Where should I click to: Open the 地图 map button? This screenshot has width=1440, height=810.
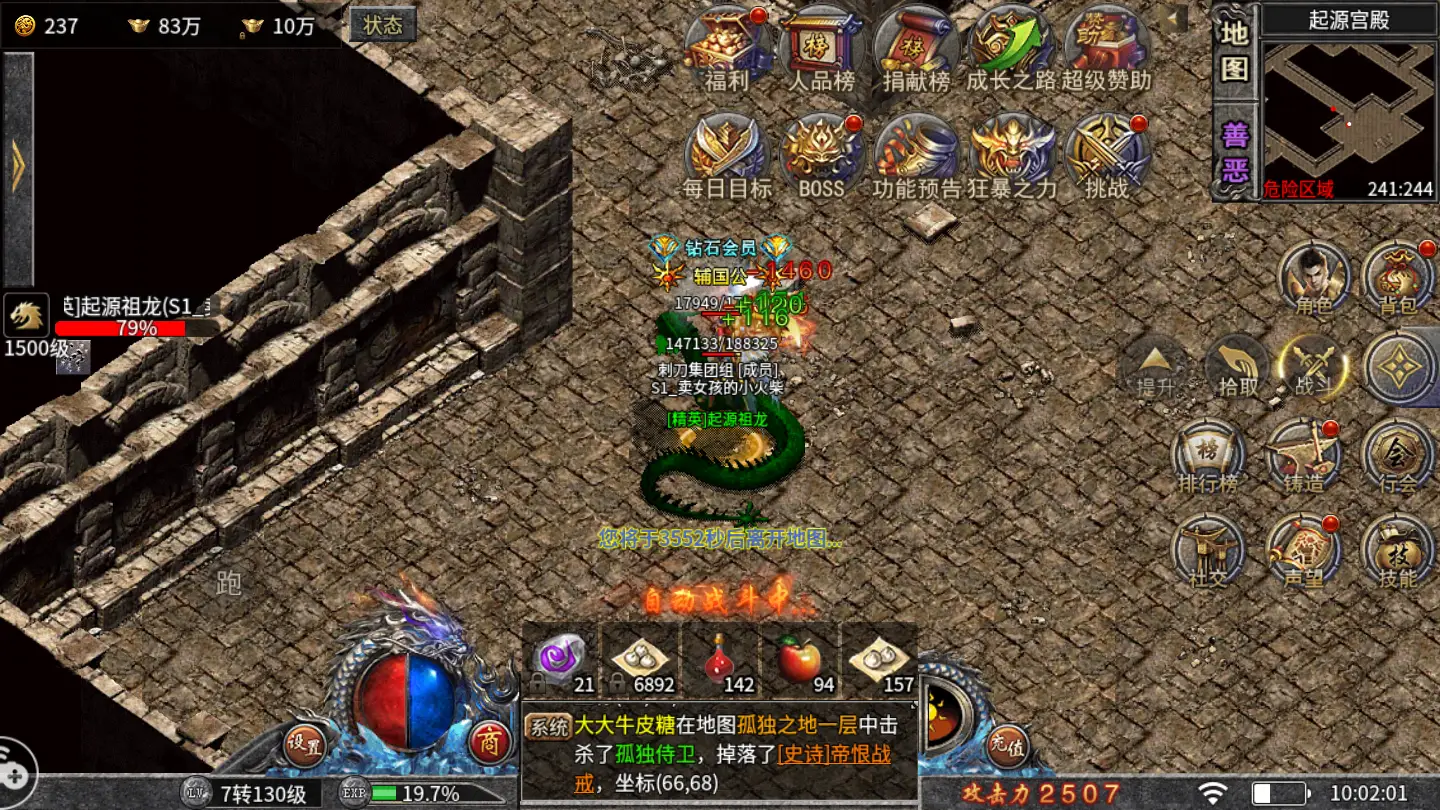(1235, 50)
